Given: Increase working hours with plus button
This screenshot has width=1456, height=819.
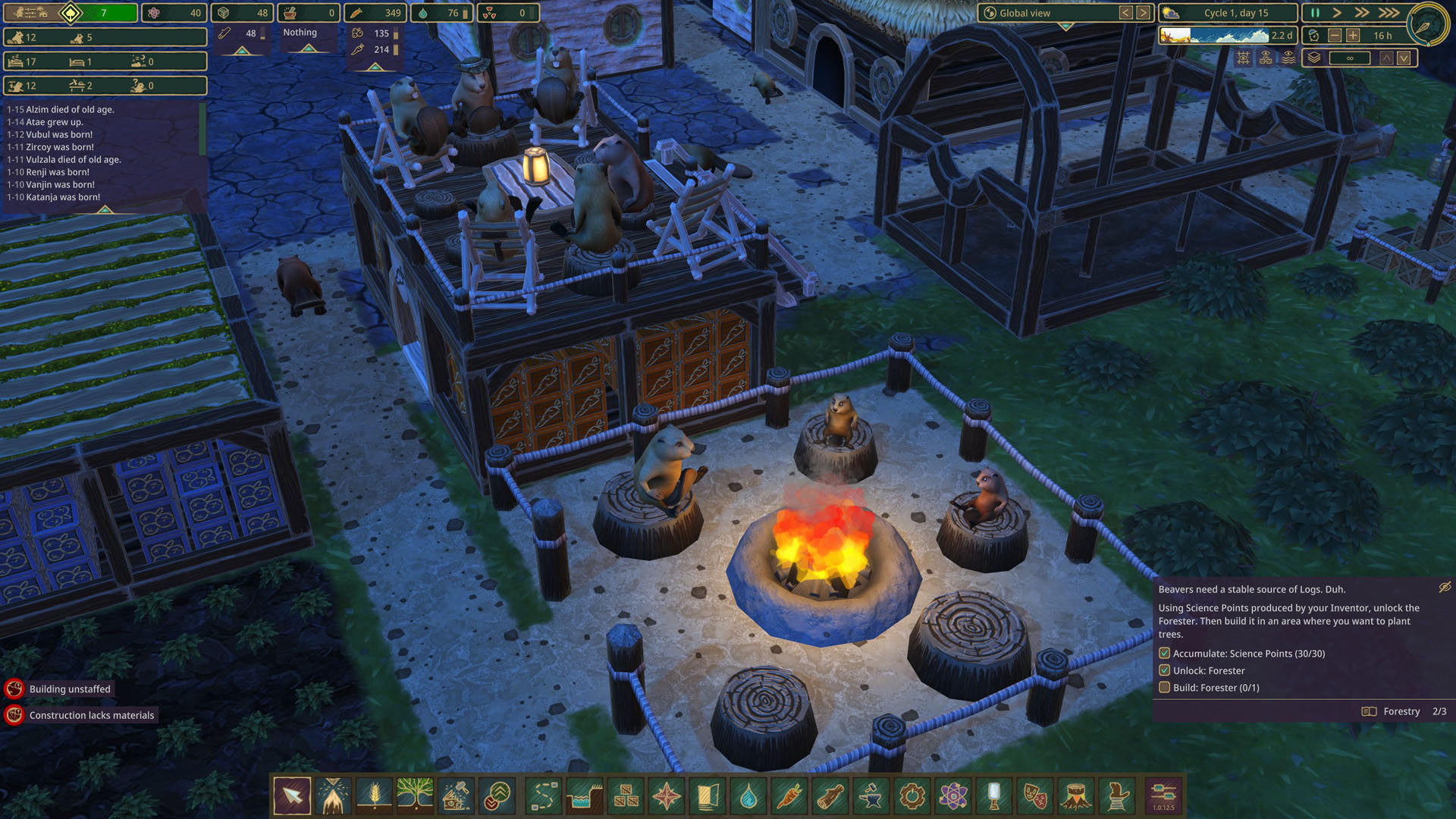Looking at the screenshot, I should pos(1353,36).
